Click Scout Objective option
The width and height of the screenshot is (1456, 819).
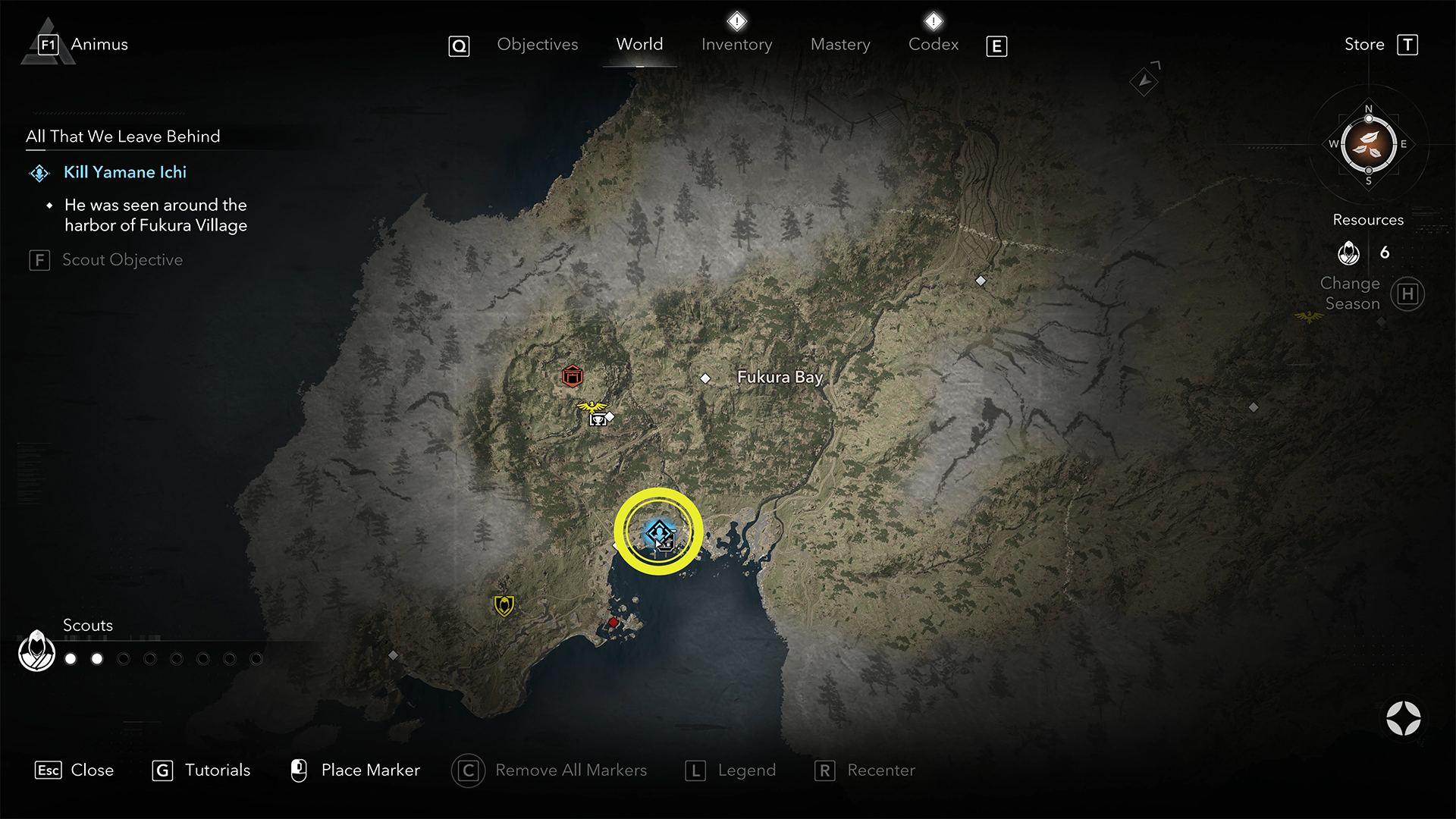[122, 260]
